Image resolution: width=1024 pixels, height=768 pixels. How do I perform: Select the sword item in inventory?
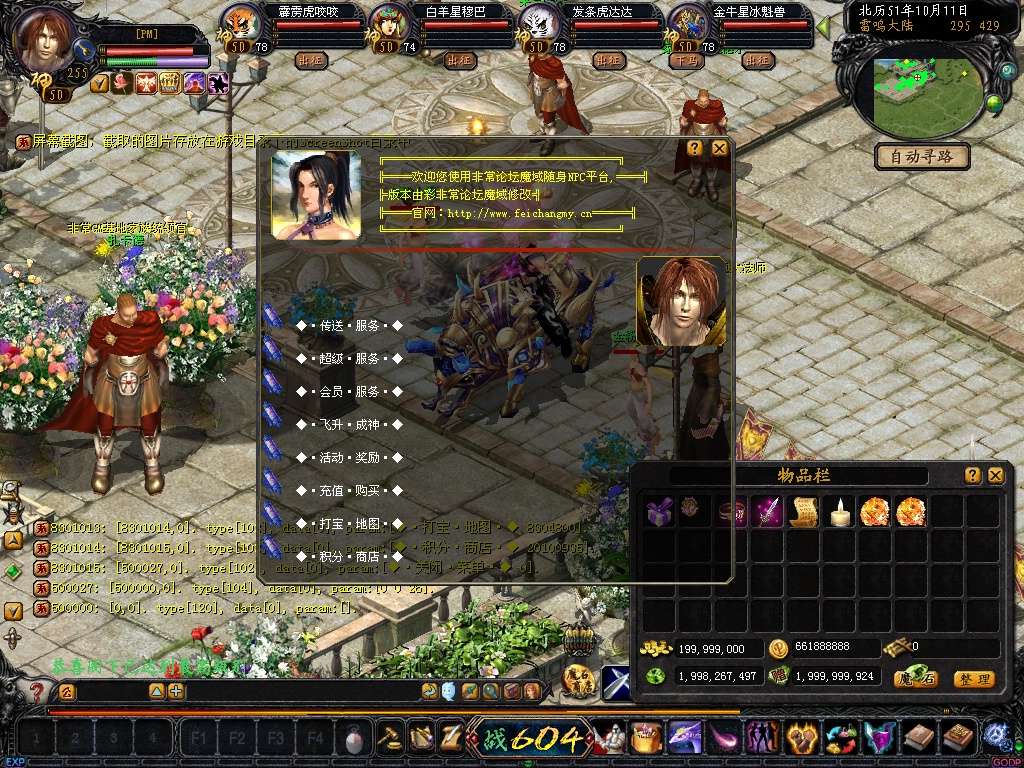(x=767, y=511)
